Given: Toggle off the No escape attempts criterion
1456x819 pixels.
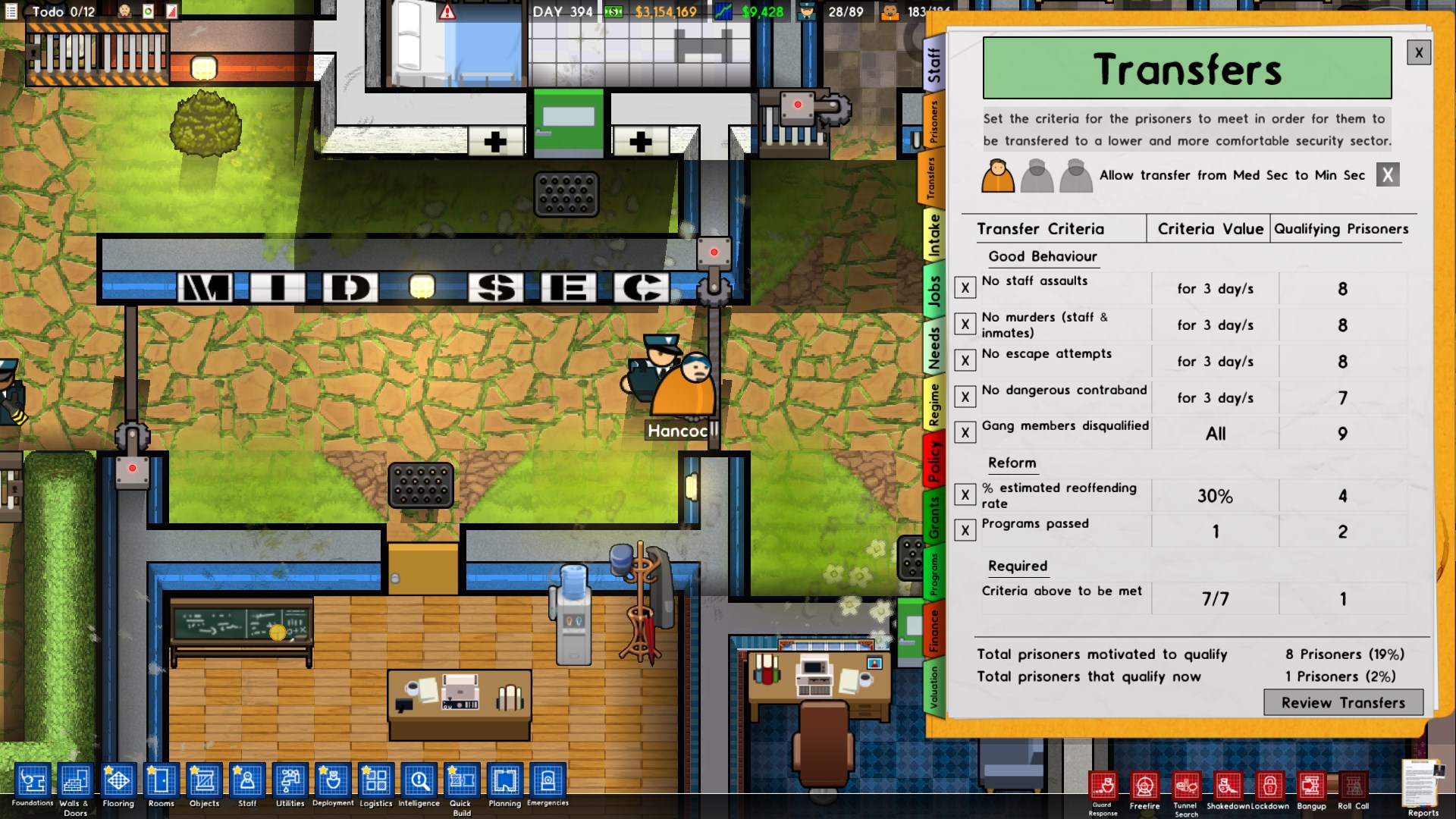Looking at the screenshot, I should coord(965,360).
